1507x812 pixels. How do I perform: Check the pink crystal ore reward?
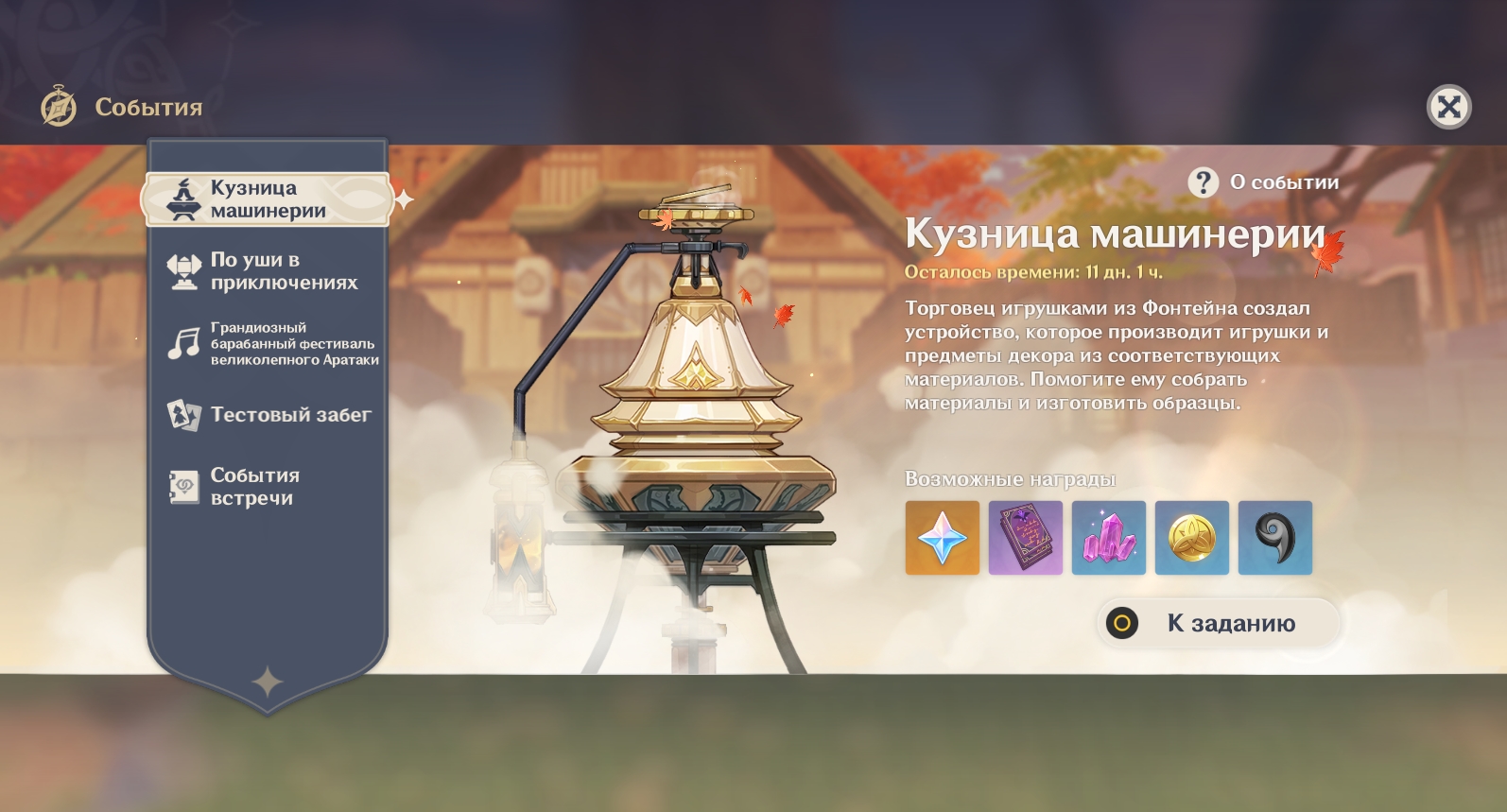(1109, 538)
